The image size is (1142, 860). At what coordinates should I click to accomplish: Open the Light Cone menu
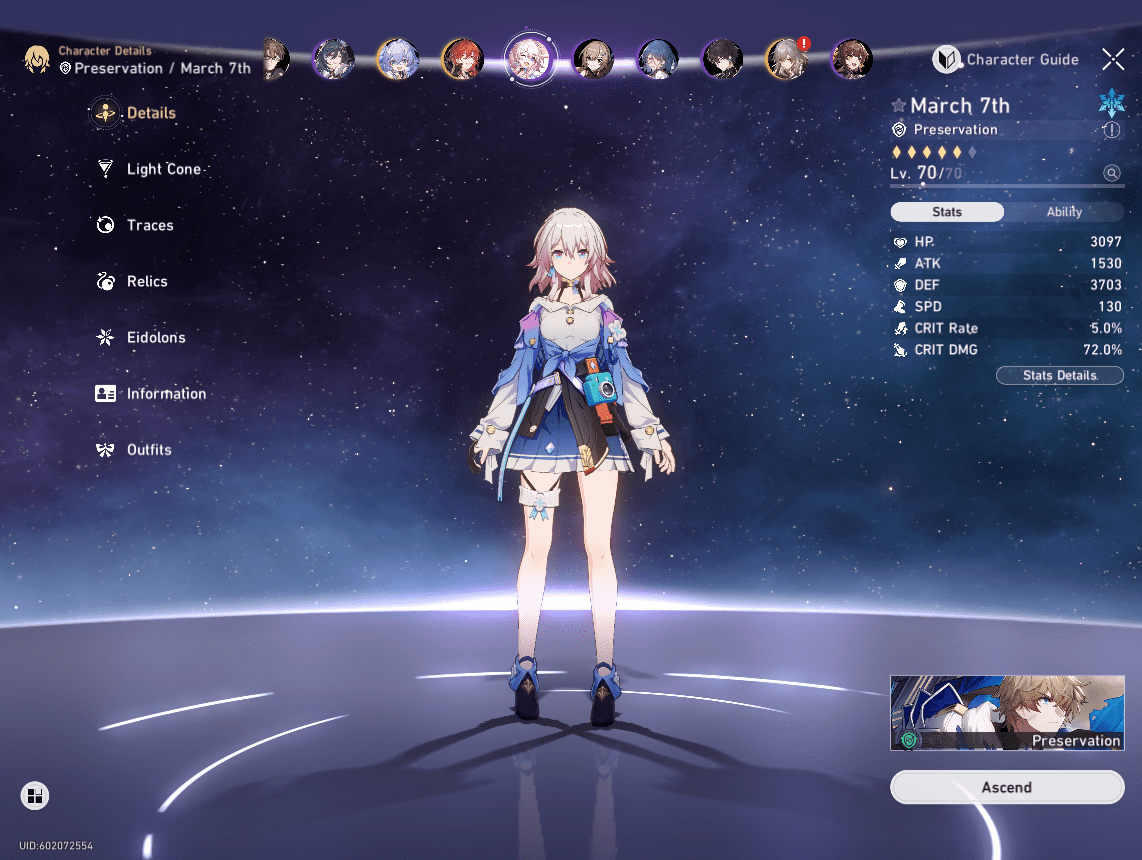coord(163,169)
